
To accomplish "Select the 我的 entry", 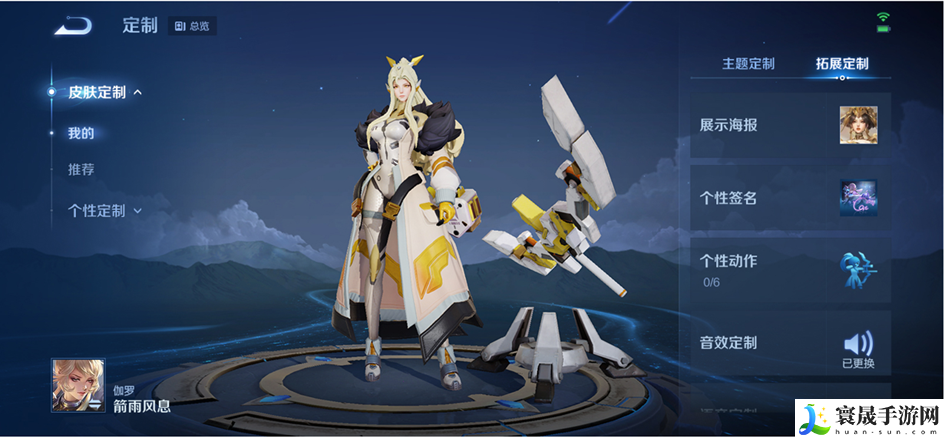I will [81, 133].
